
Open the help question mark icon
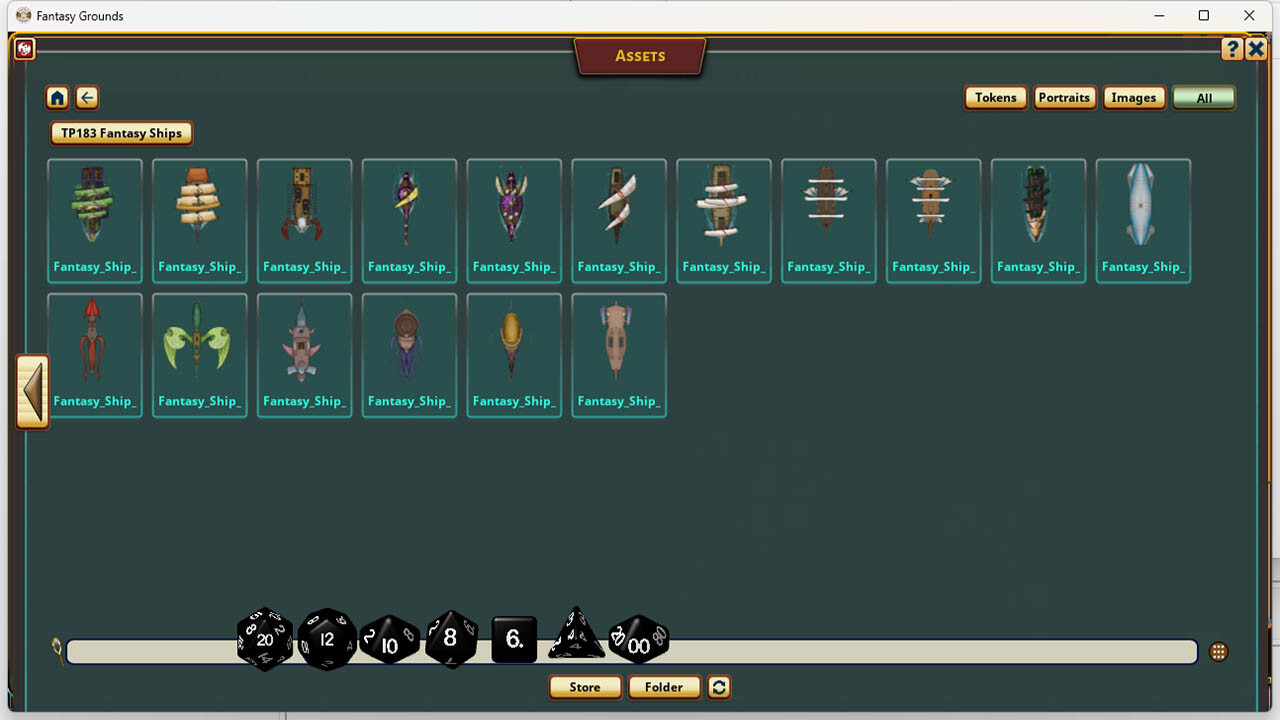(1232, 48)
